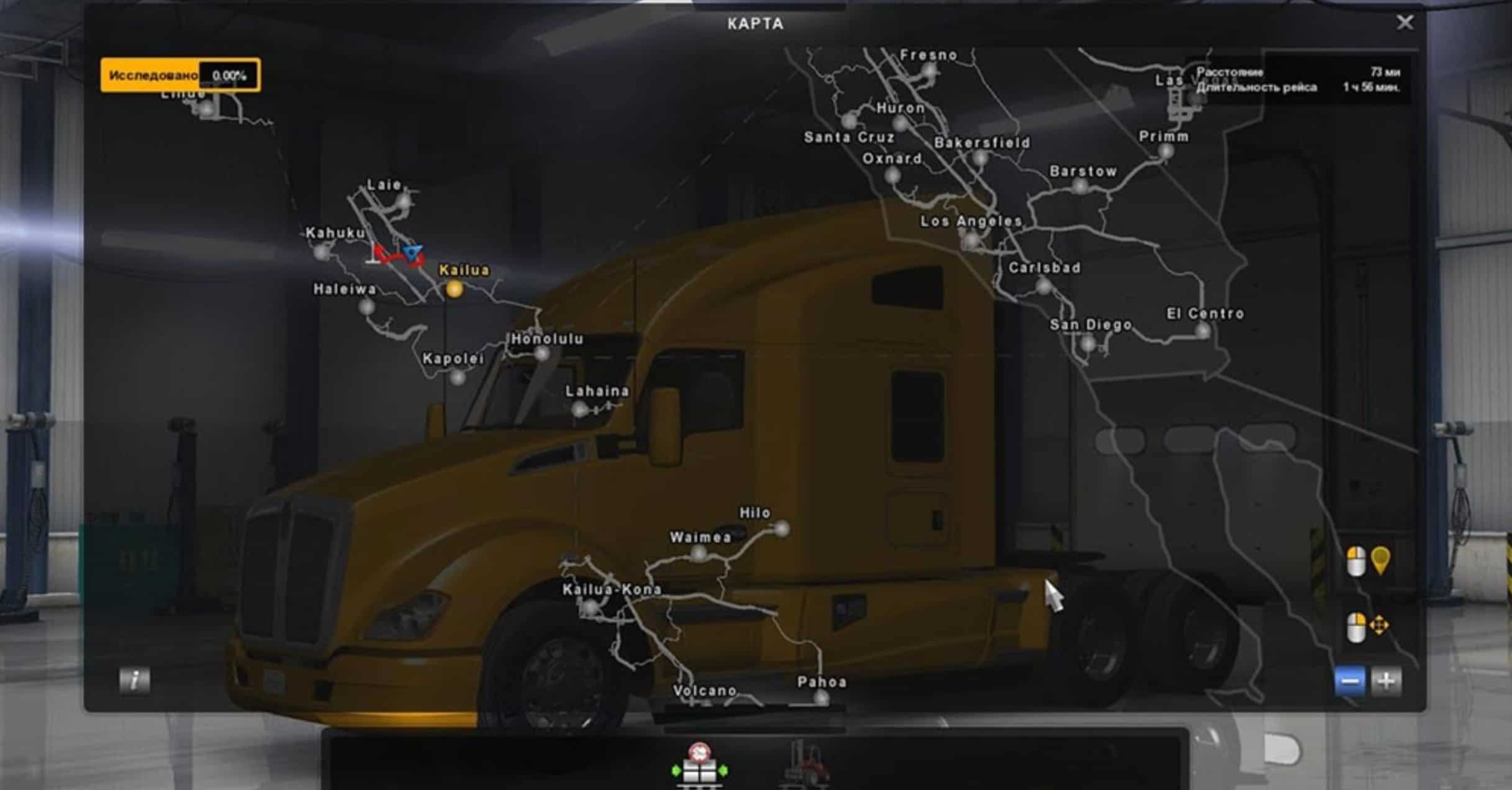Click the Primm city marker

[1166, 152]
